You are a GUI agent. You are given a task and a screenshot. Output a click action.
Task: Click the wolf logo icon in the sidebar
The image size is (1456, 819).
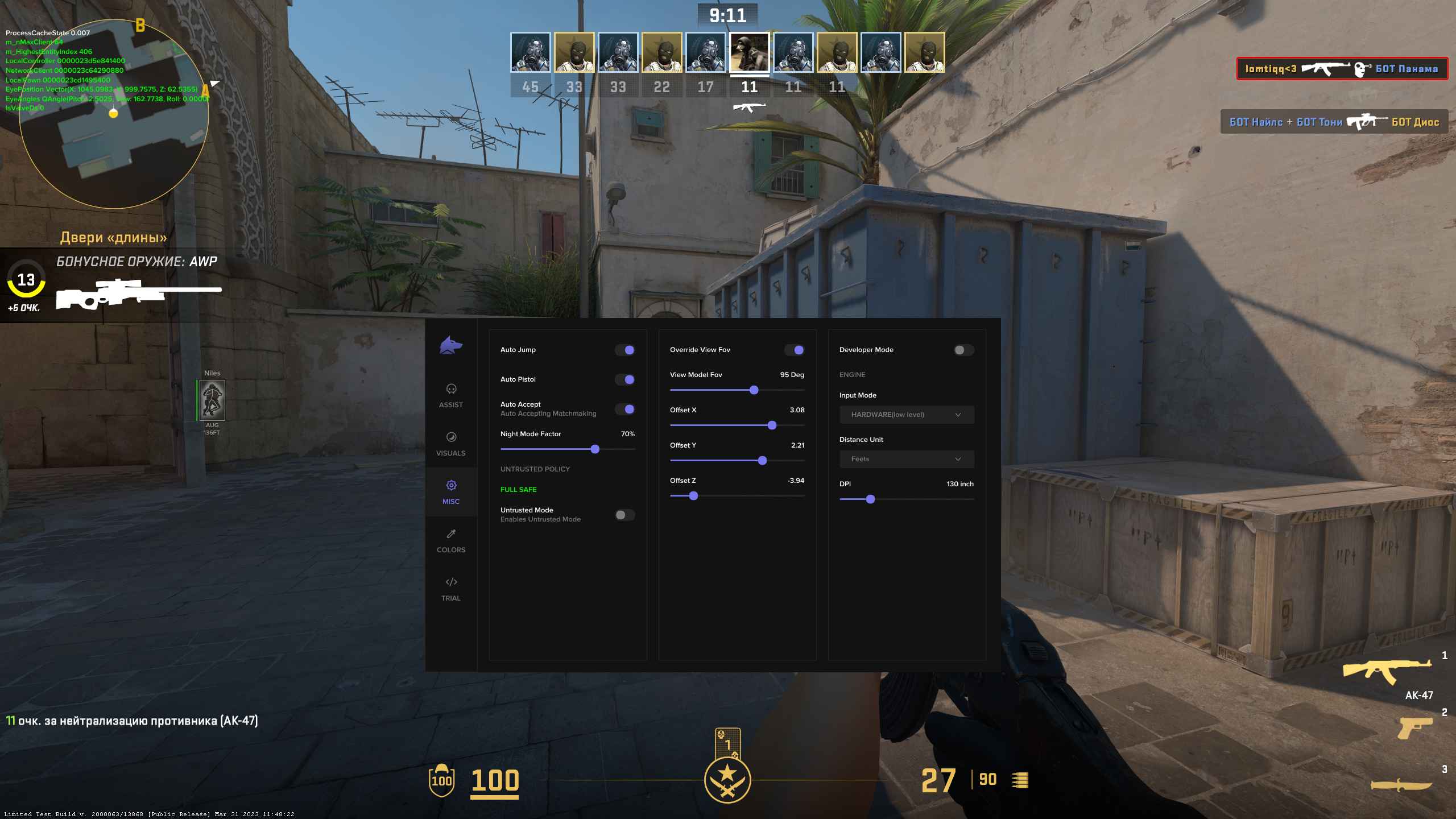pos(451,344)
